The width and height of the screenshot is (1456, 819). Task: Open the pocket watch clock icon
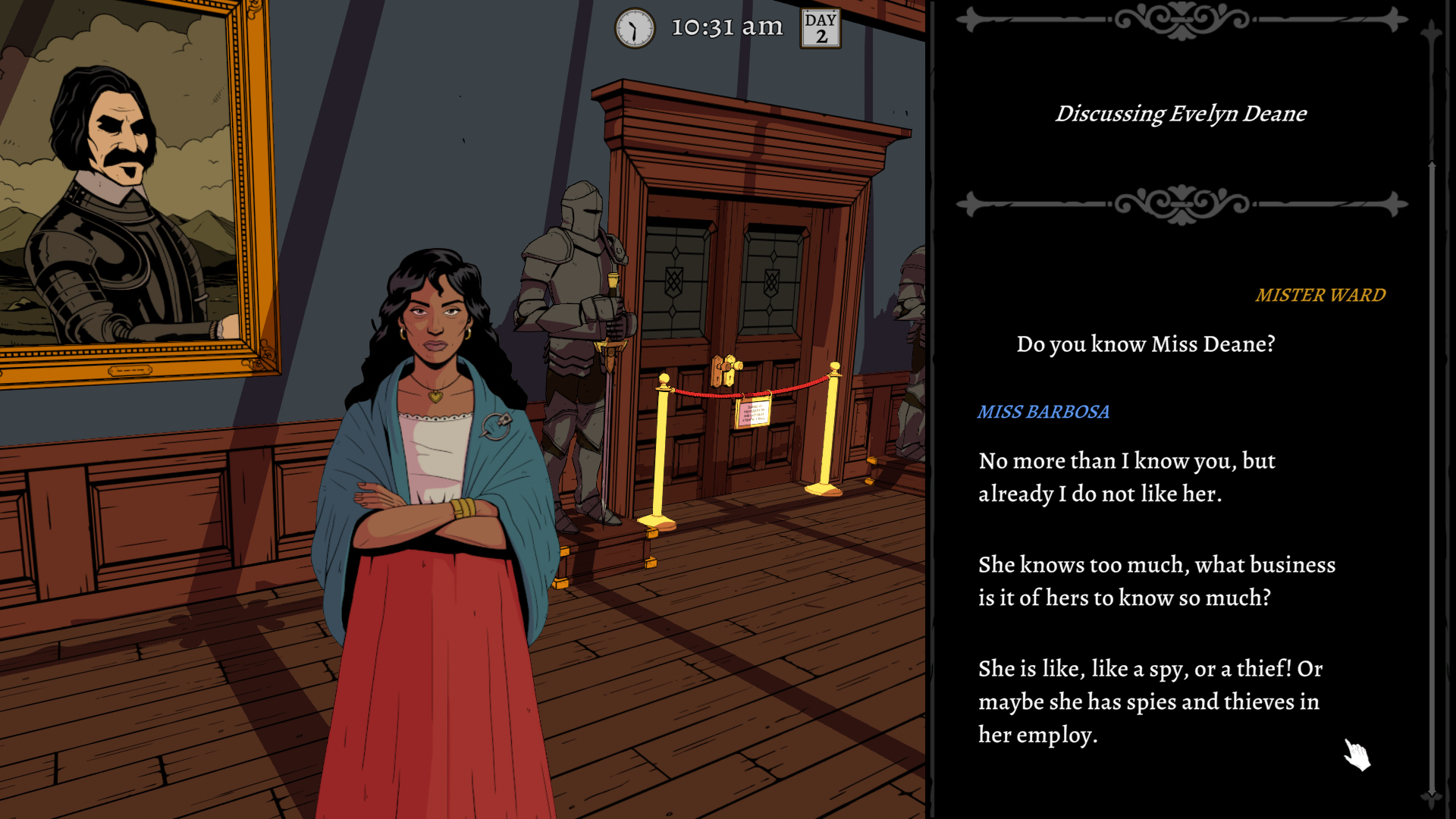click(634, 29)
